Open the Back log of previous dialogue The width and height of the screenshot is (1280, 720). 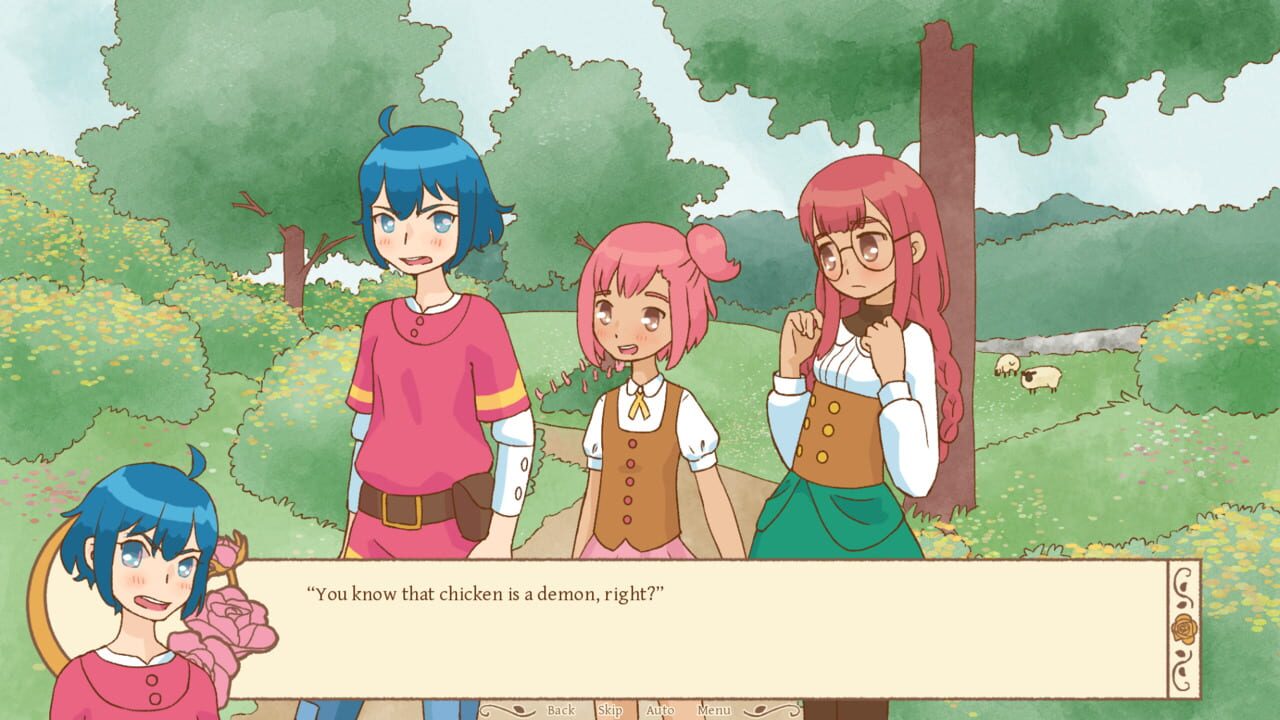pyautogui.click(x=560, y=710)
